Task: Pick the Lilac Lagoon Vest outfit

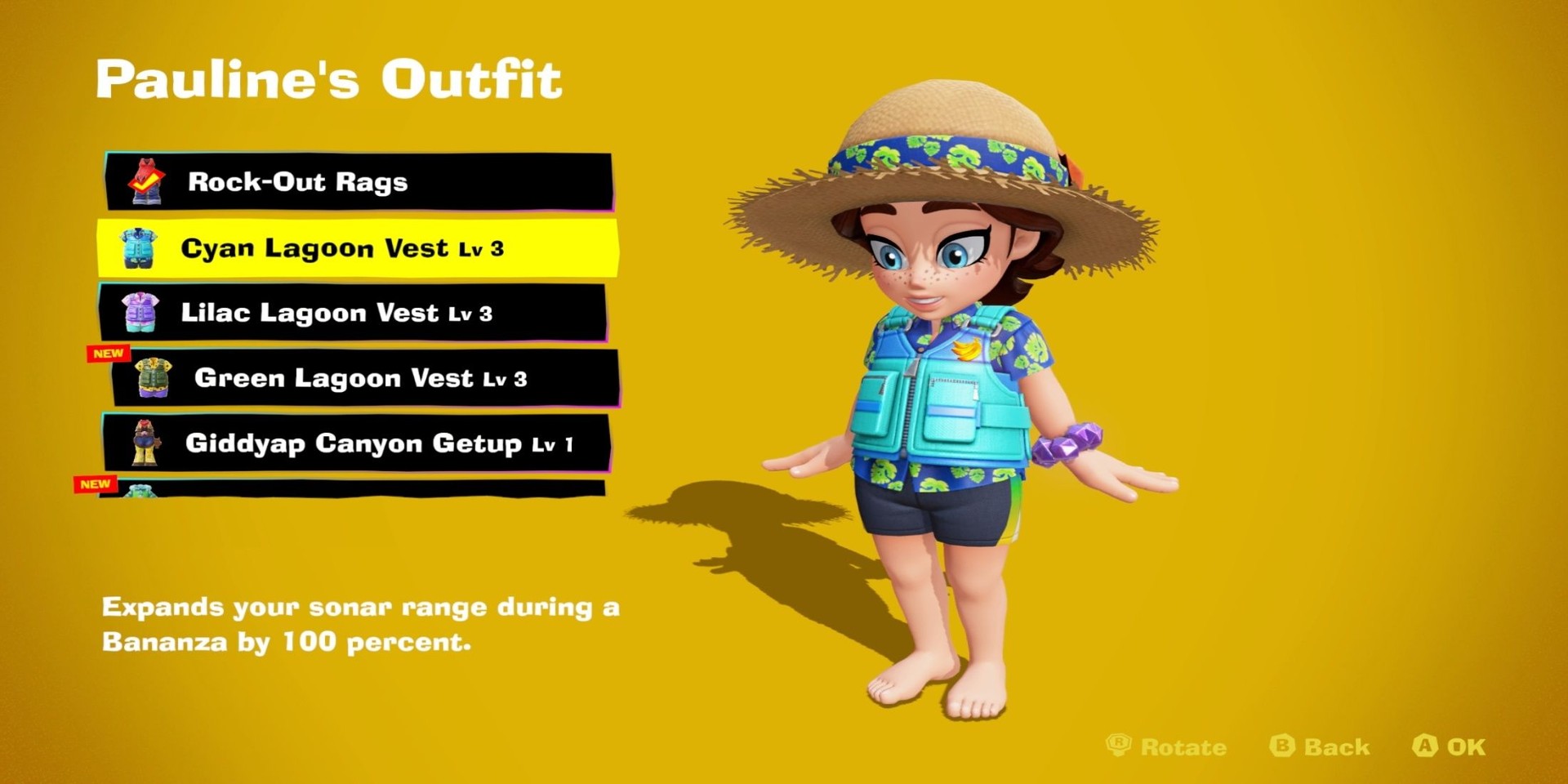Action: tap(353, 313)
